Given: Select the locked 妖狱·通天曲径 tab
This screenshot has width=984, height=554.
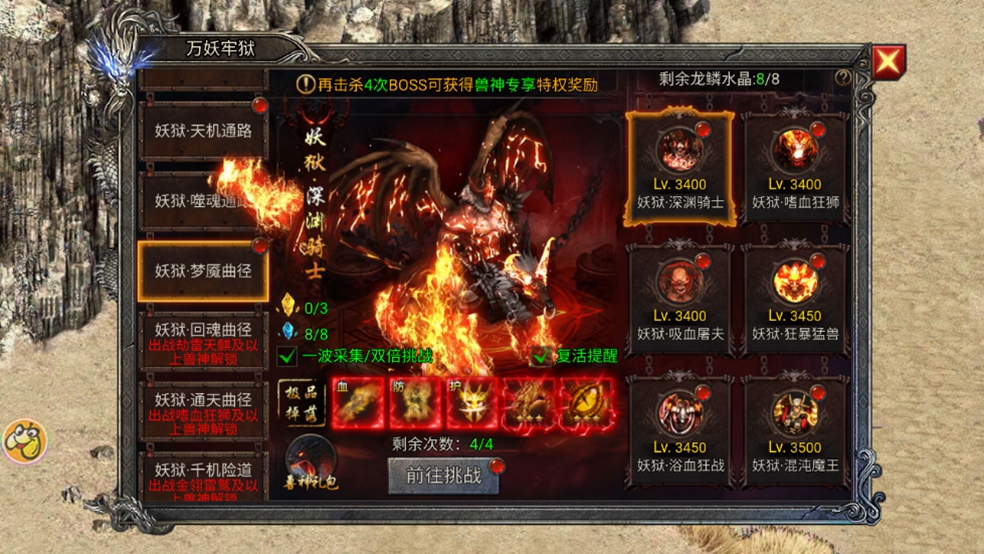Looking at the screenshot, I should 203,406.
